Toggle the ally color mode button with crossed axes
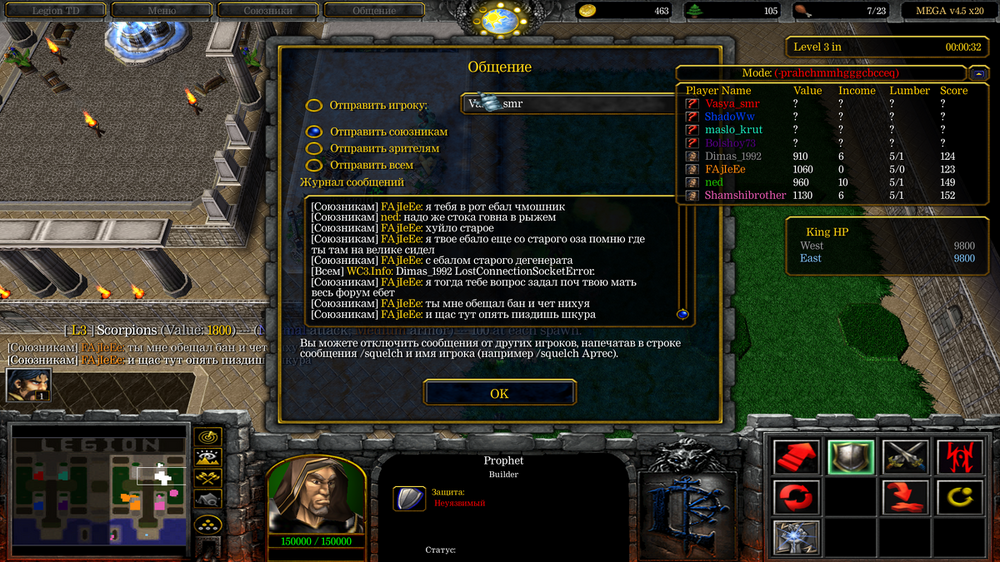Screen dimensions: 1000x562 coord(208,478)
